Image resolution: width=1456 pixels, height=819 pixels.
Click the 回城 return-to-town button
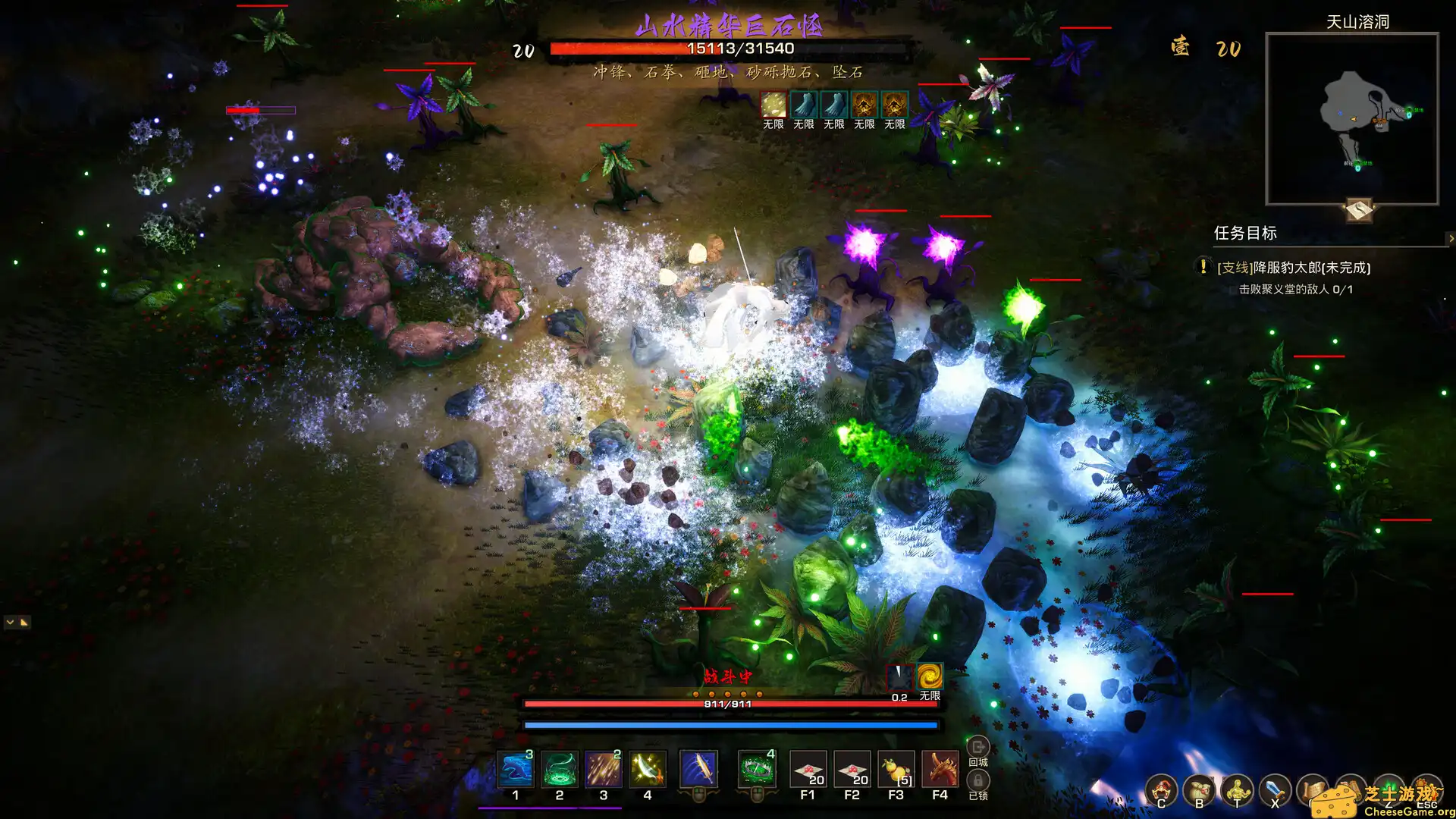[978, 748]
